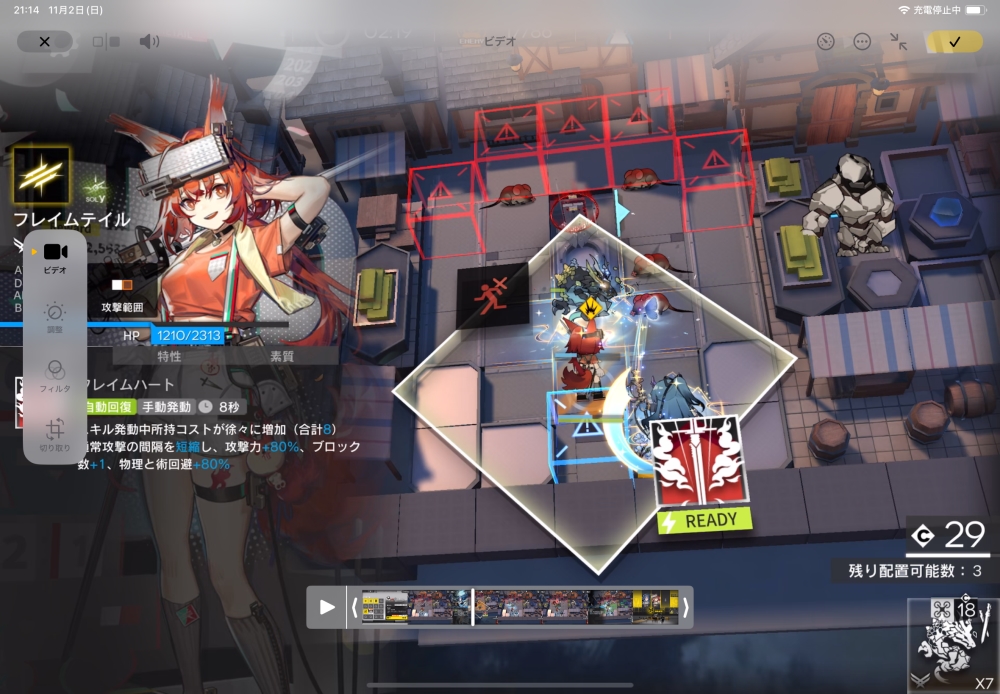Play the video with the editor's play button
This screenshot has height=694, width=1000.
(327, 607)
